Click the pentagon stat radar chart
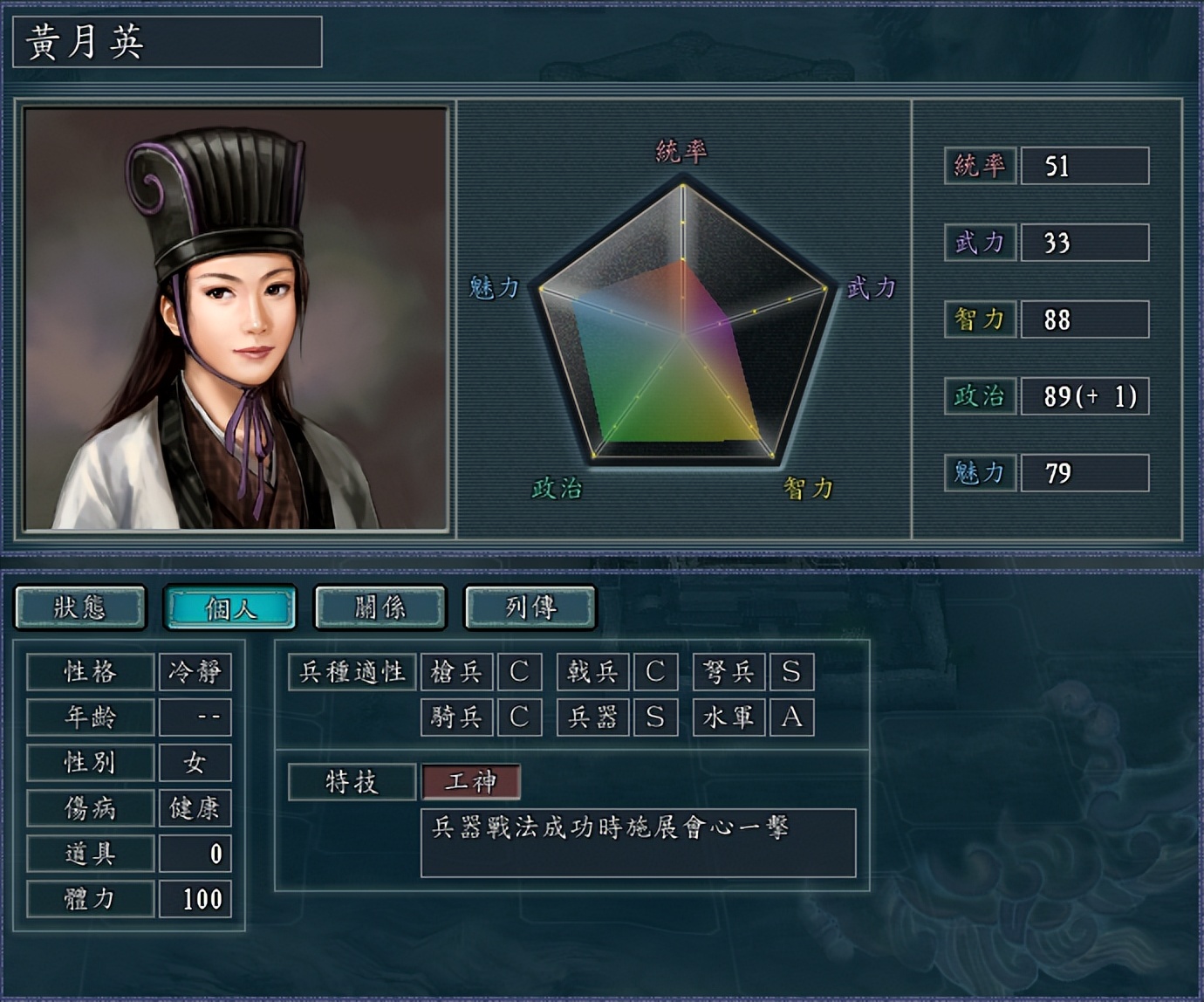 pyautogui.click(x=683, y=332)
